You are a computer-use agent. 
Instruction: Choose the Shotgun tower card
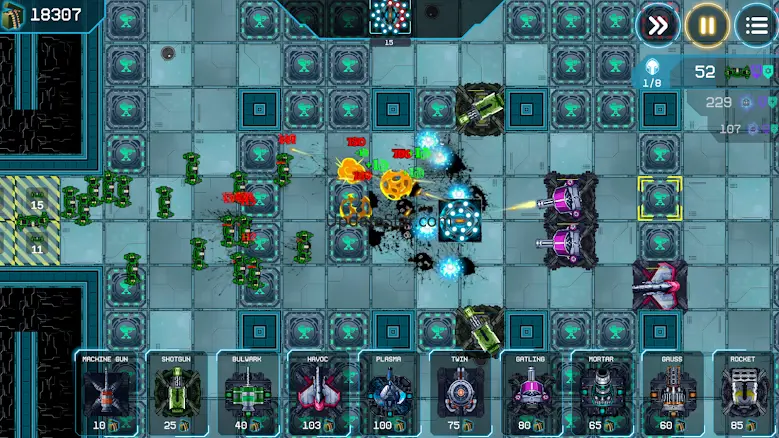click(x=177, y=392)
